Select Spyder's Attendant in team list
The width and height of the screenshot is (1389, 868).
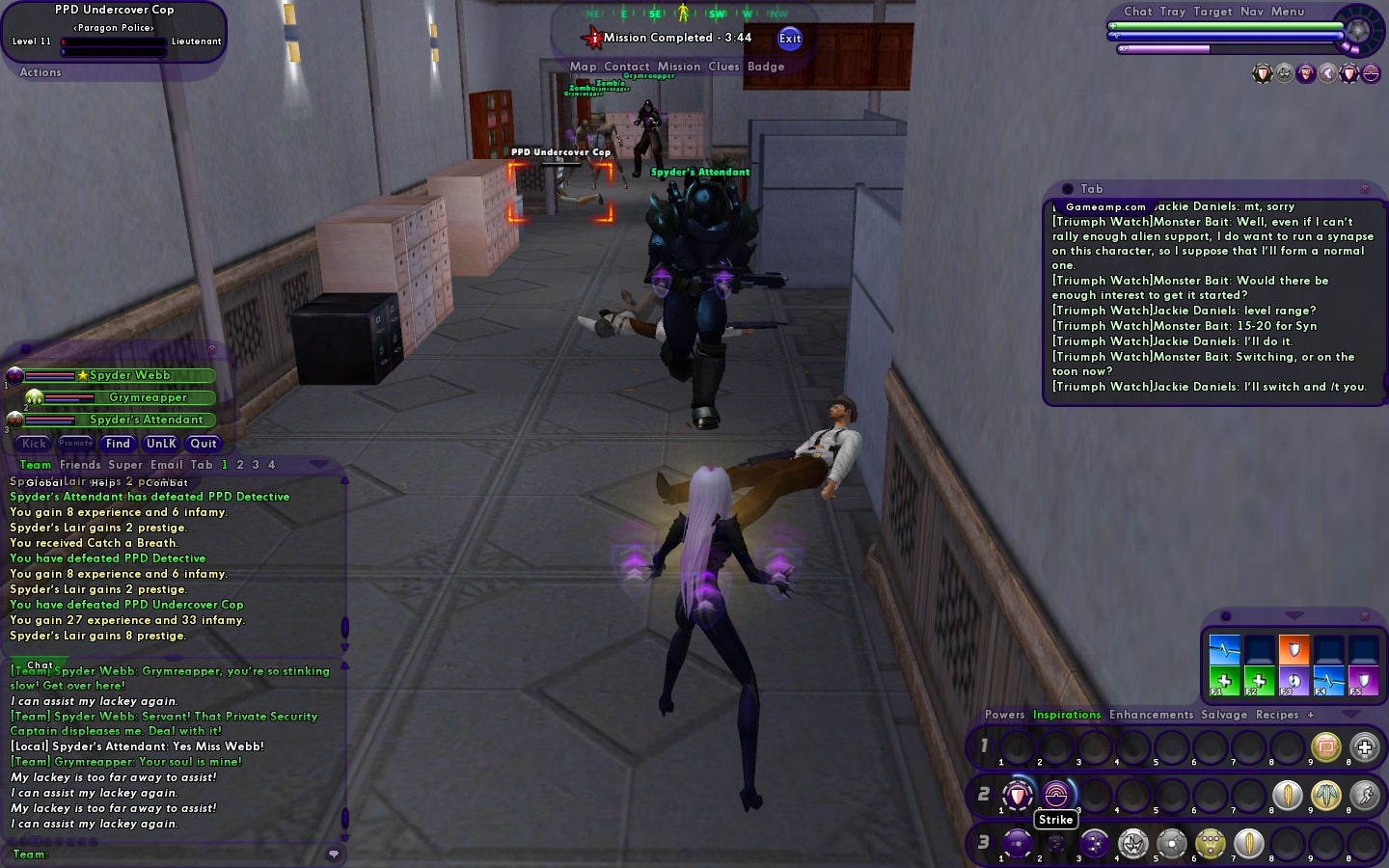(146, 420)
